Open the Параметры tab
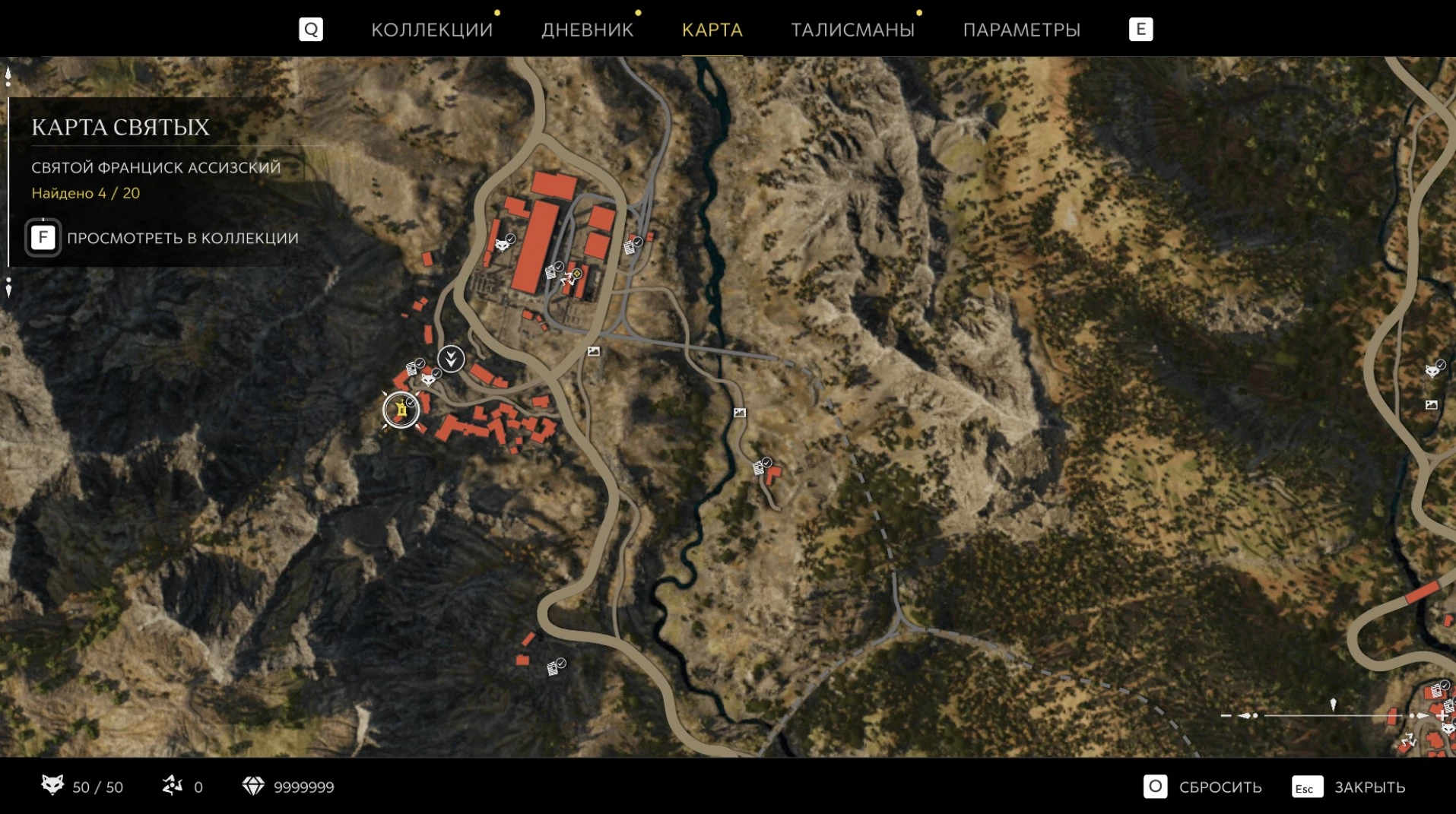 pyautogui.click(x=1021, y=30)
